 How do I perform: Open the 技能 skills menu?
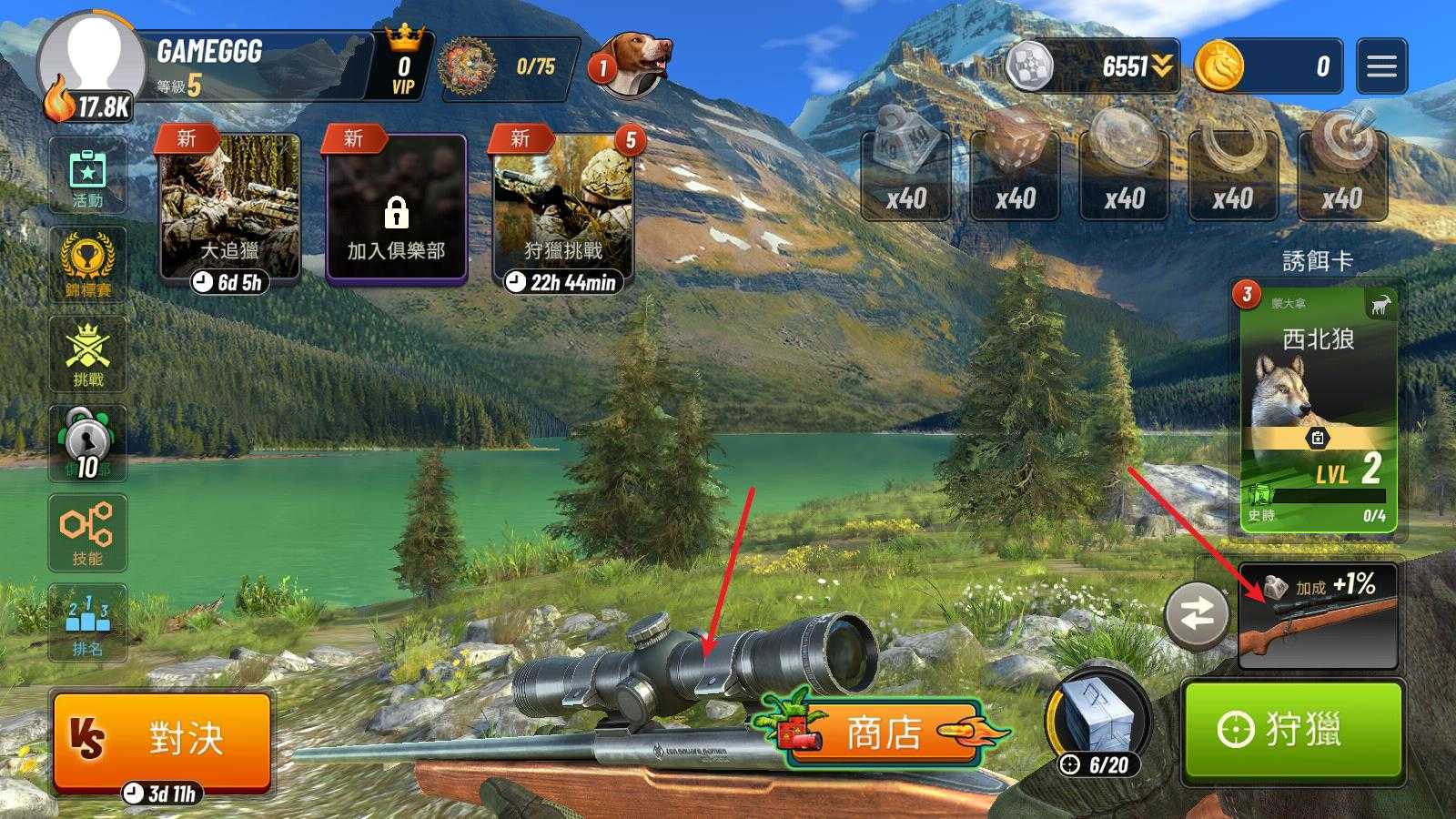pyautogui.click(x=87, y=533)
